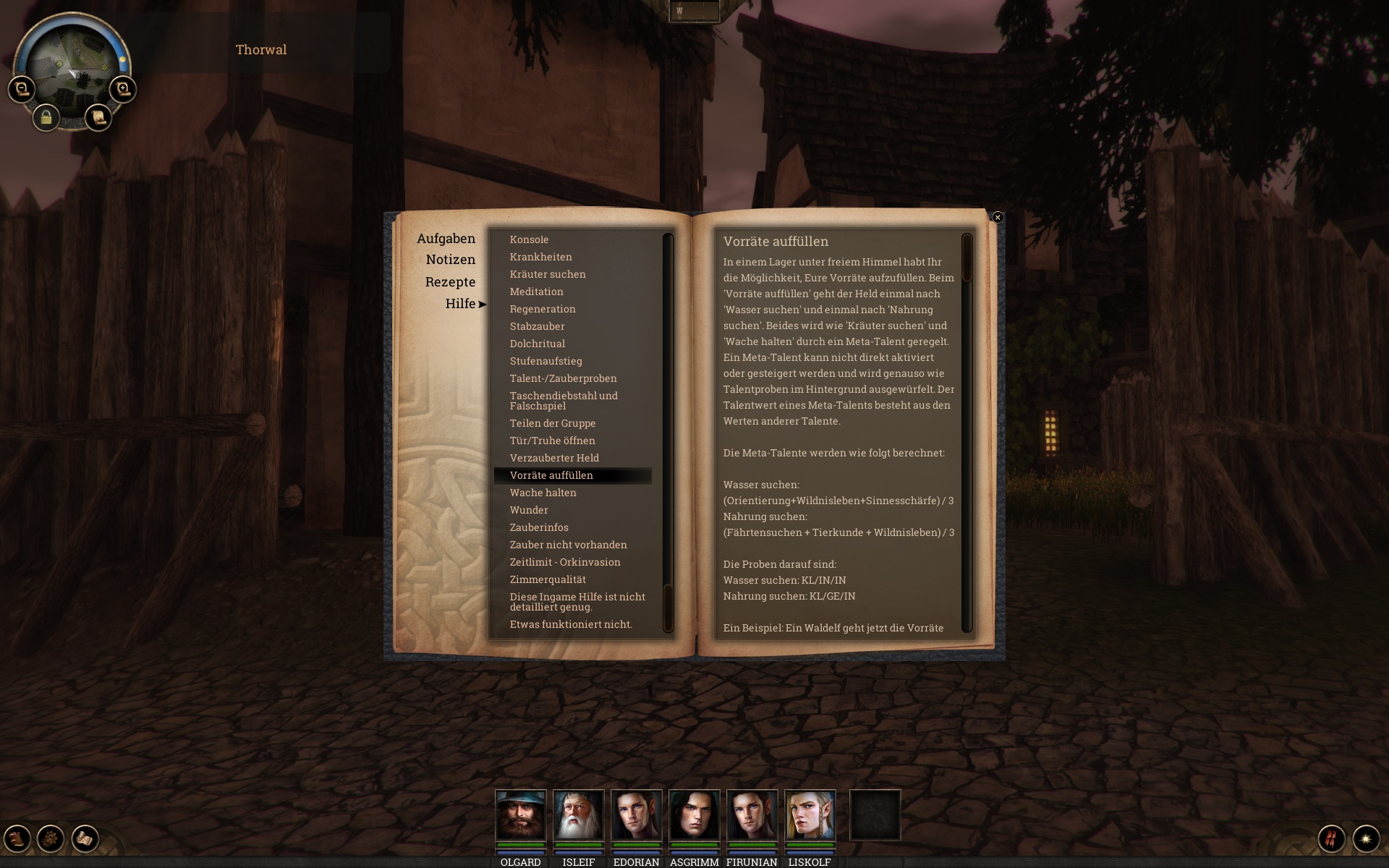This screenshot has height=868, width=1389.
Task: Switch to the Aufgaben tab
Action: 446,239
